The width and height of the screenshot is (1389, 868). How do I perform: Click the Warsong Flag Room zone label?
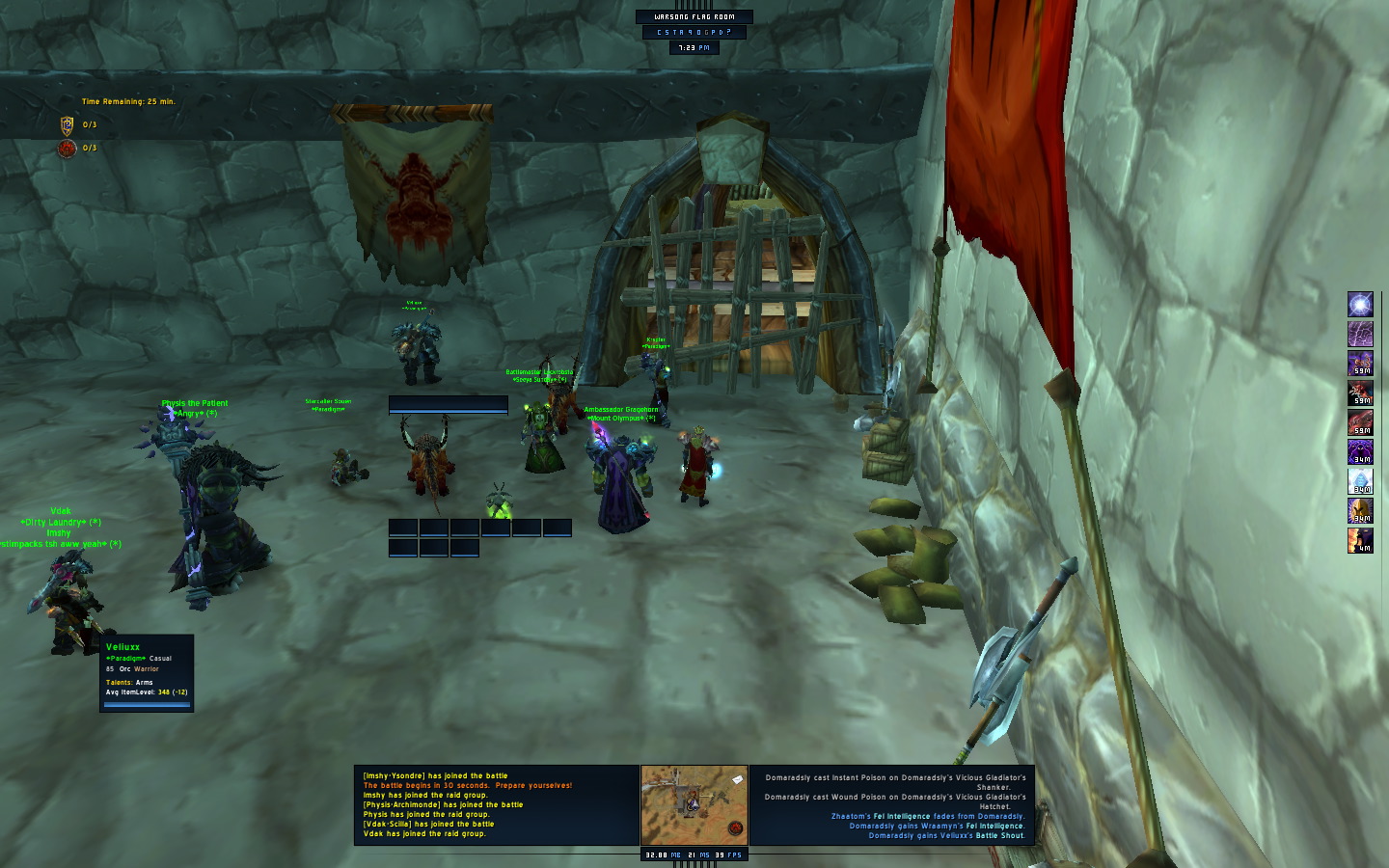coord(694,16)
